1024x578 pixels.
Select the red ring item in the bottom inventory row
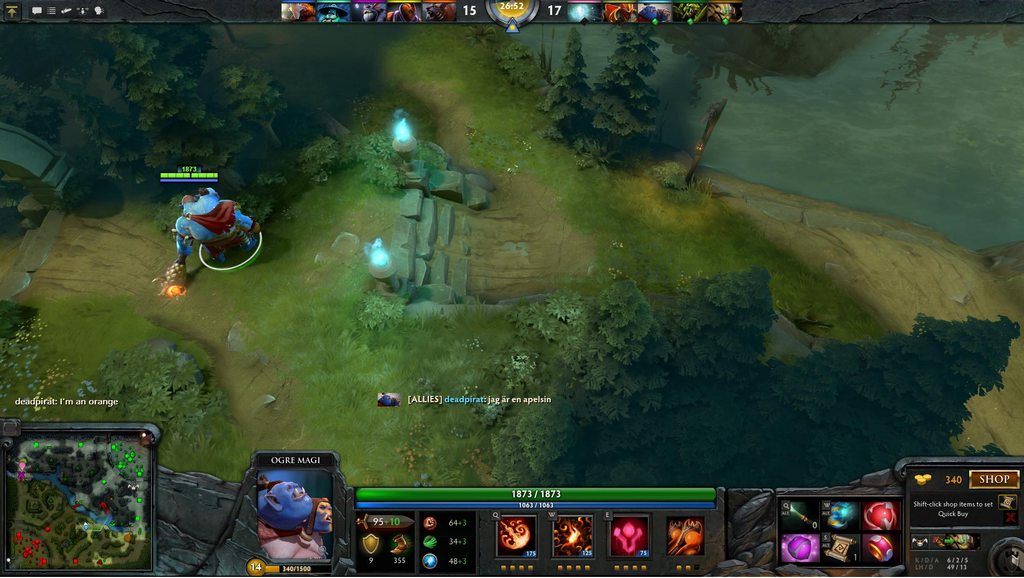[880, 548]
